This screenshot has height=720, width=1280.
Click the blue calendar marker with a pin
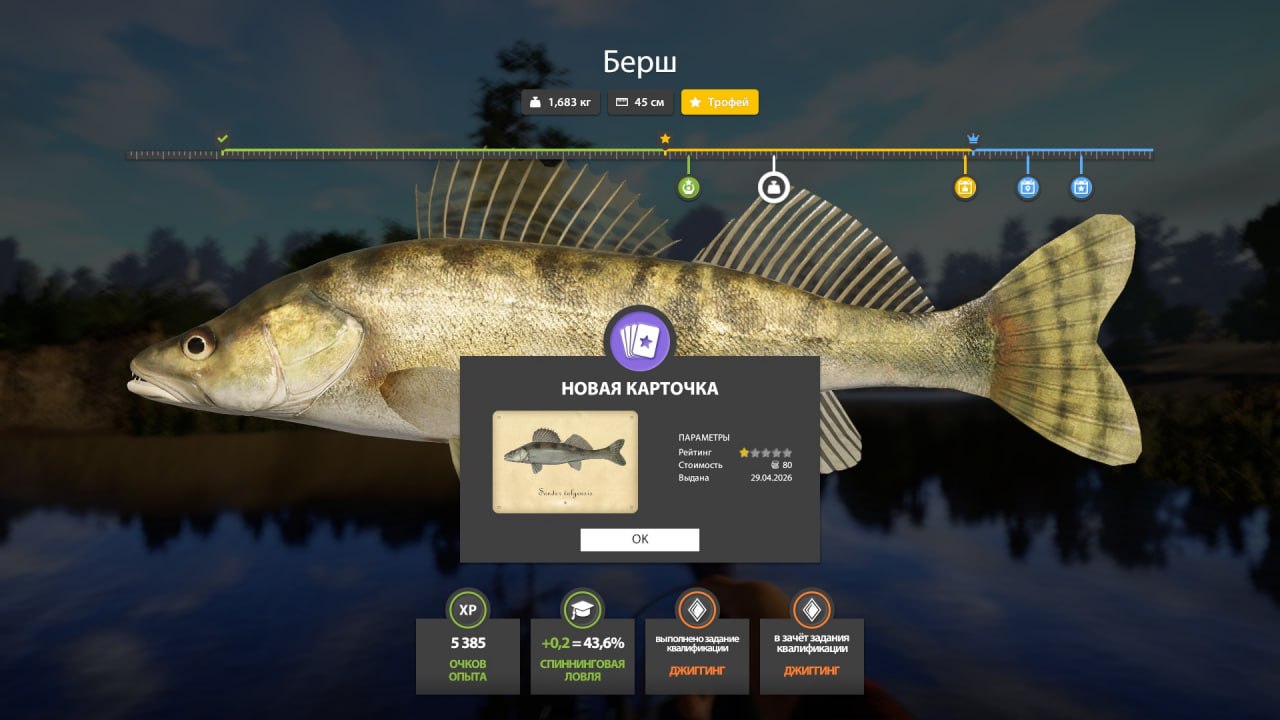tap(1027, 187)
